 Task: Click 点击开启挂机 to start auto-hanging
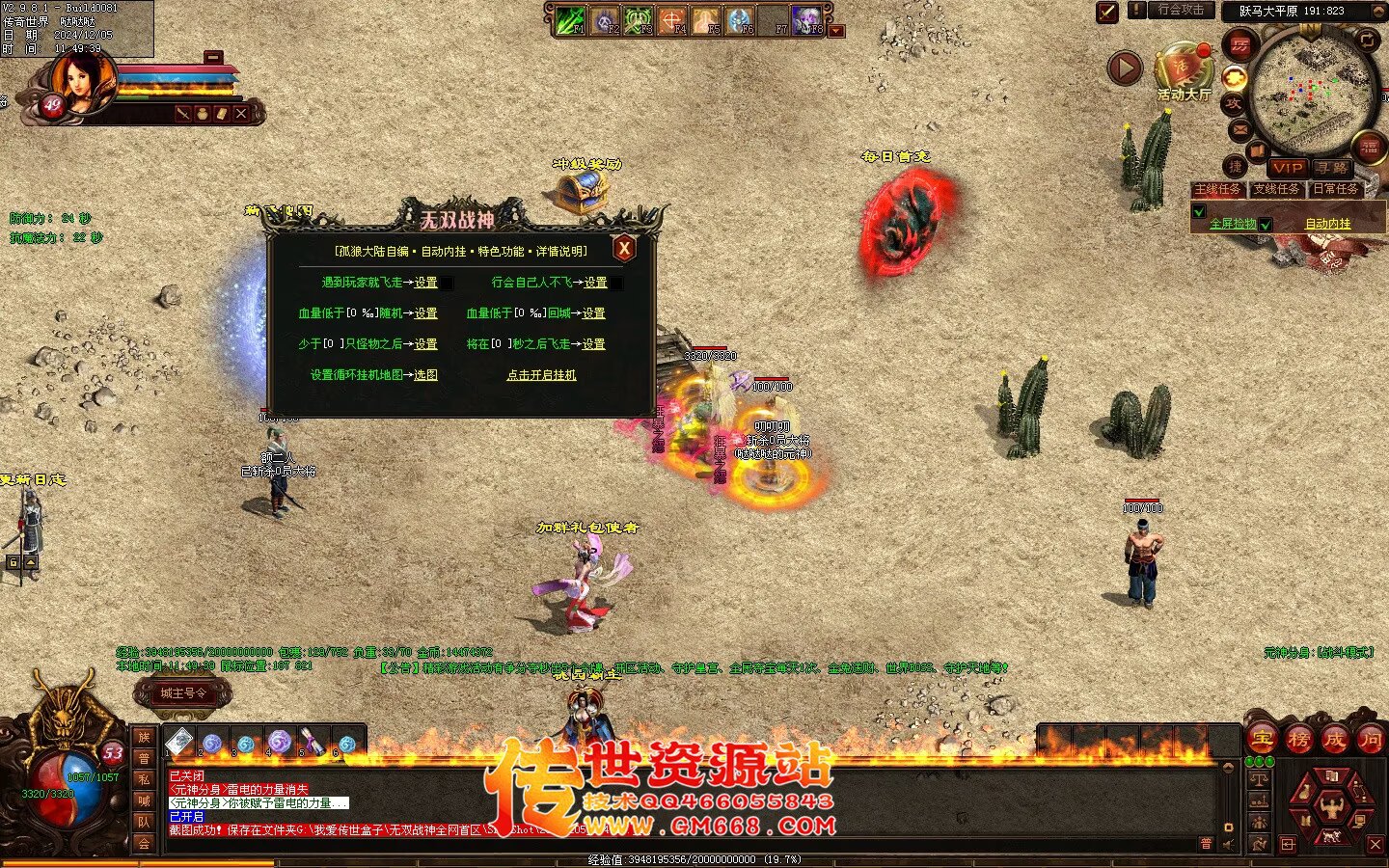tap(541, 375)
